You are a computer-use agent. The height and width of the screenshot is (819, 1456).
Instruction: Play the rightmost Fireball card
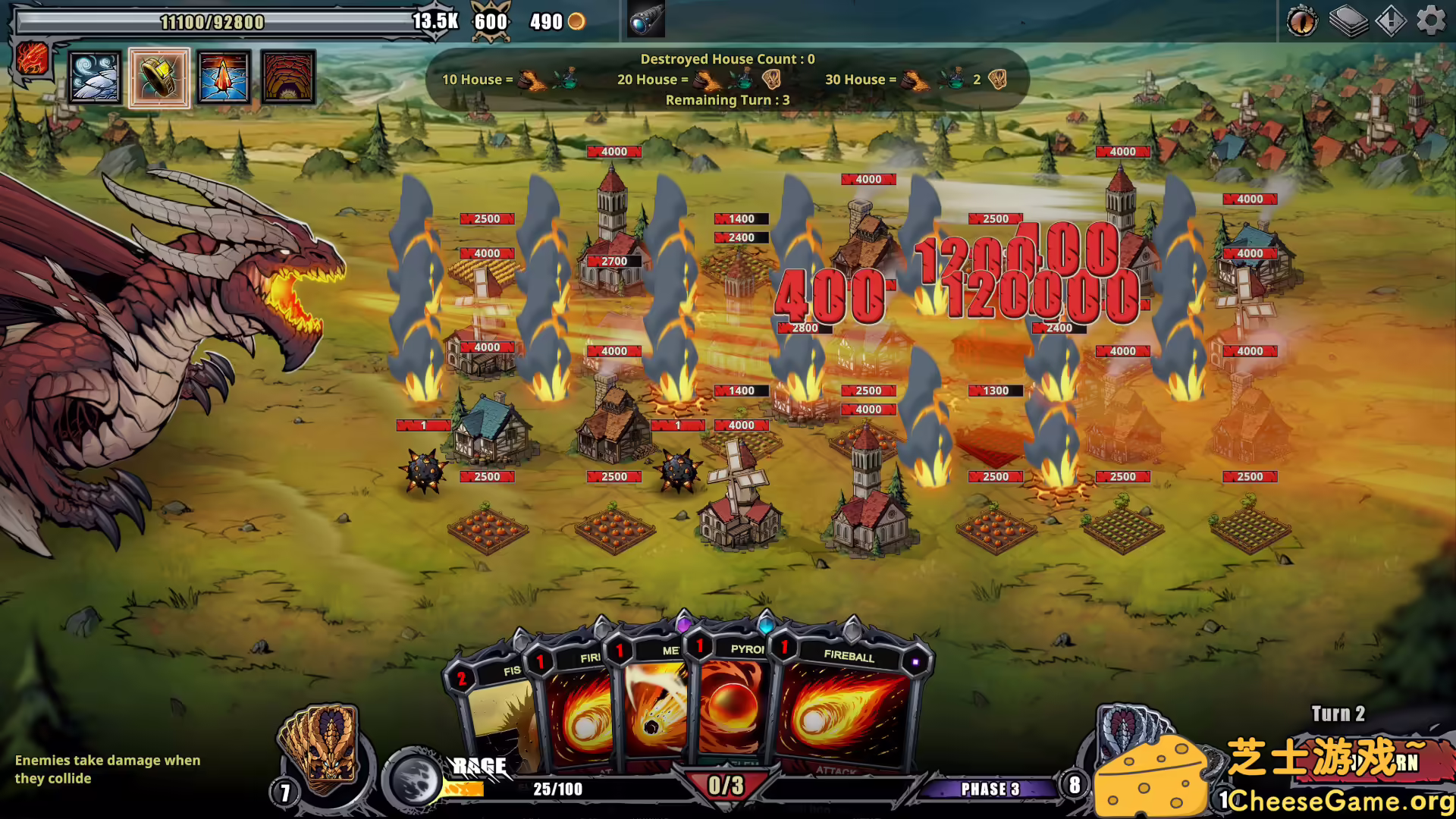tap(846, 713)
